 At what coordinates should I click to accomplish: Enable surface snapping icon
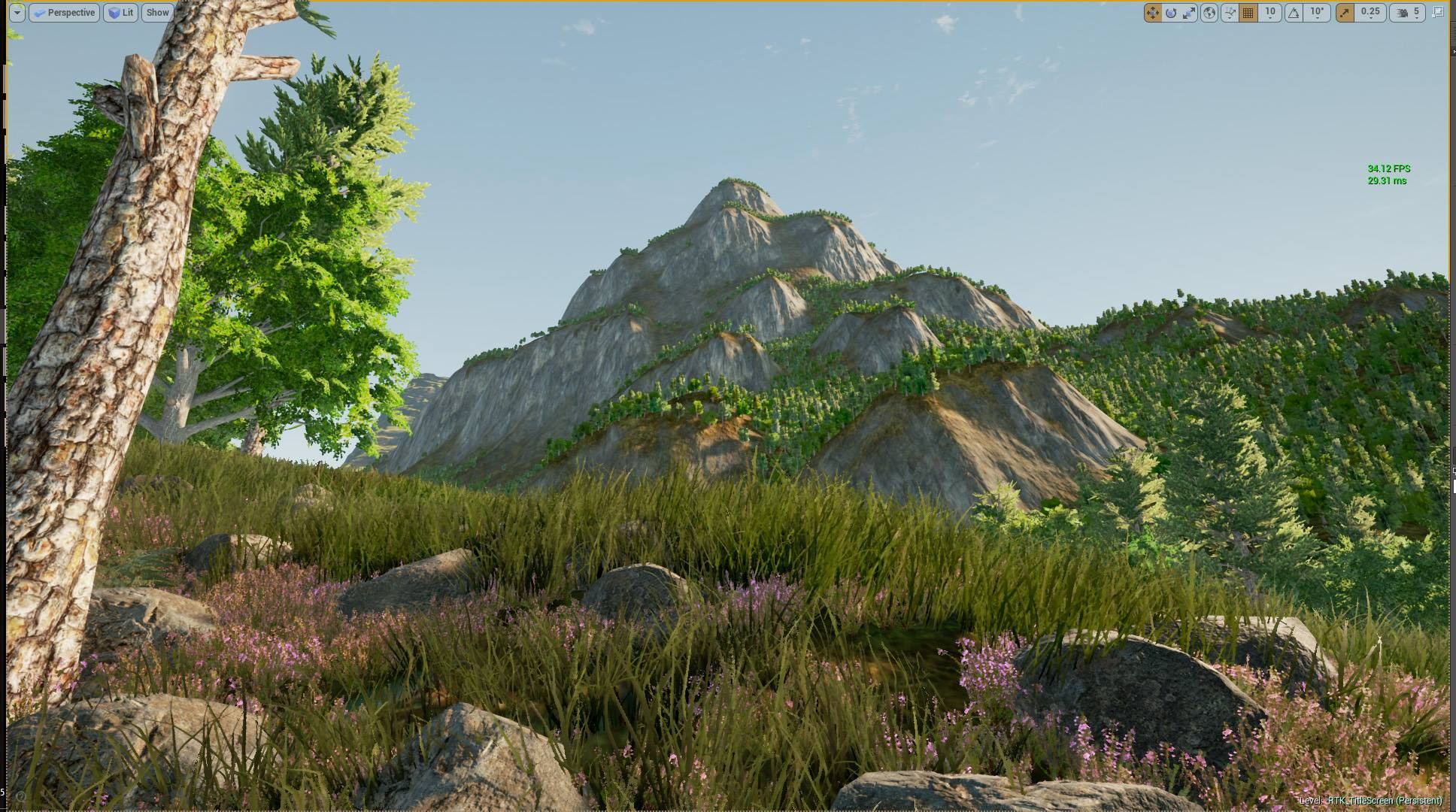tap(1229, 12)
